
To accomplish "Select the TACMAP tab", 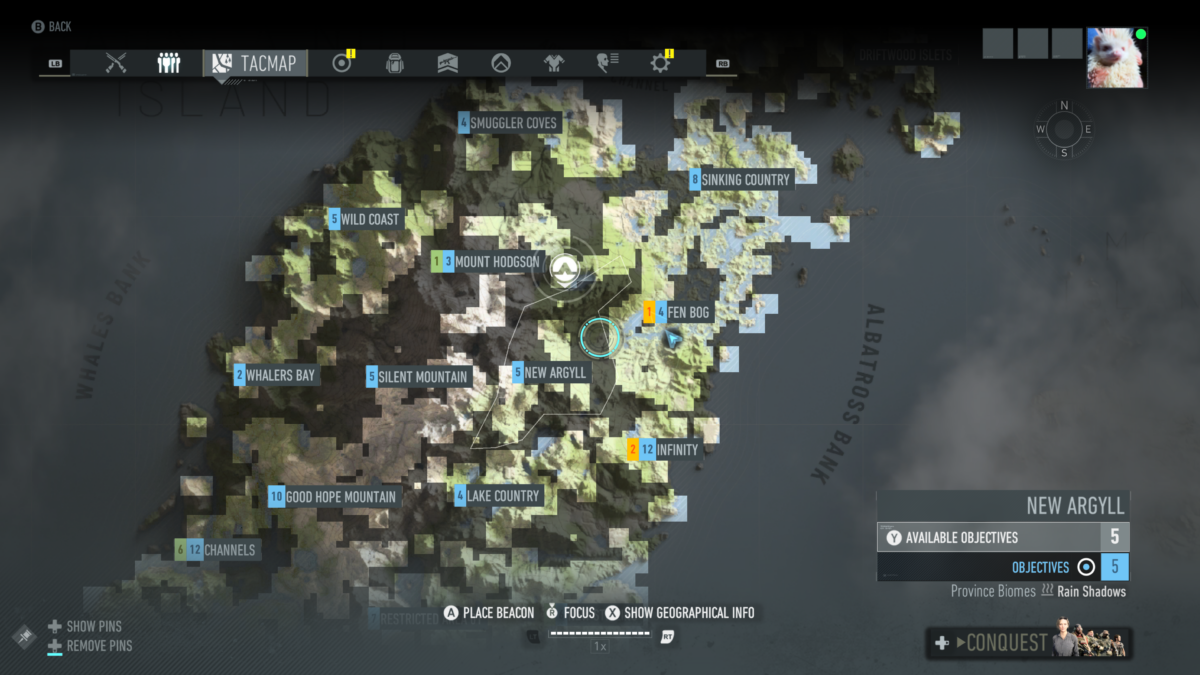I will click(x=256, y=64).
